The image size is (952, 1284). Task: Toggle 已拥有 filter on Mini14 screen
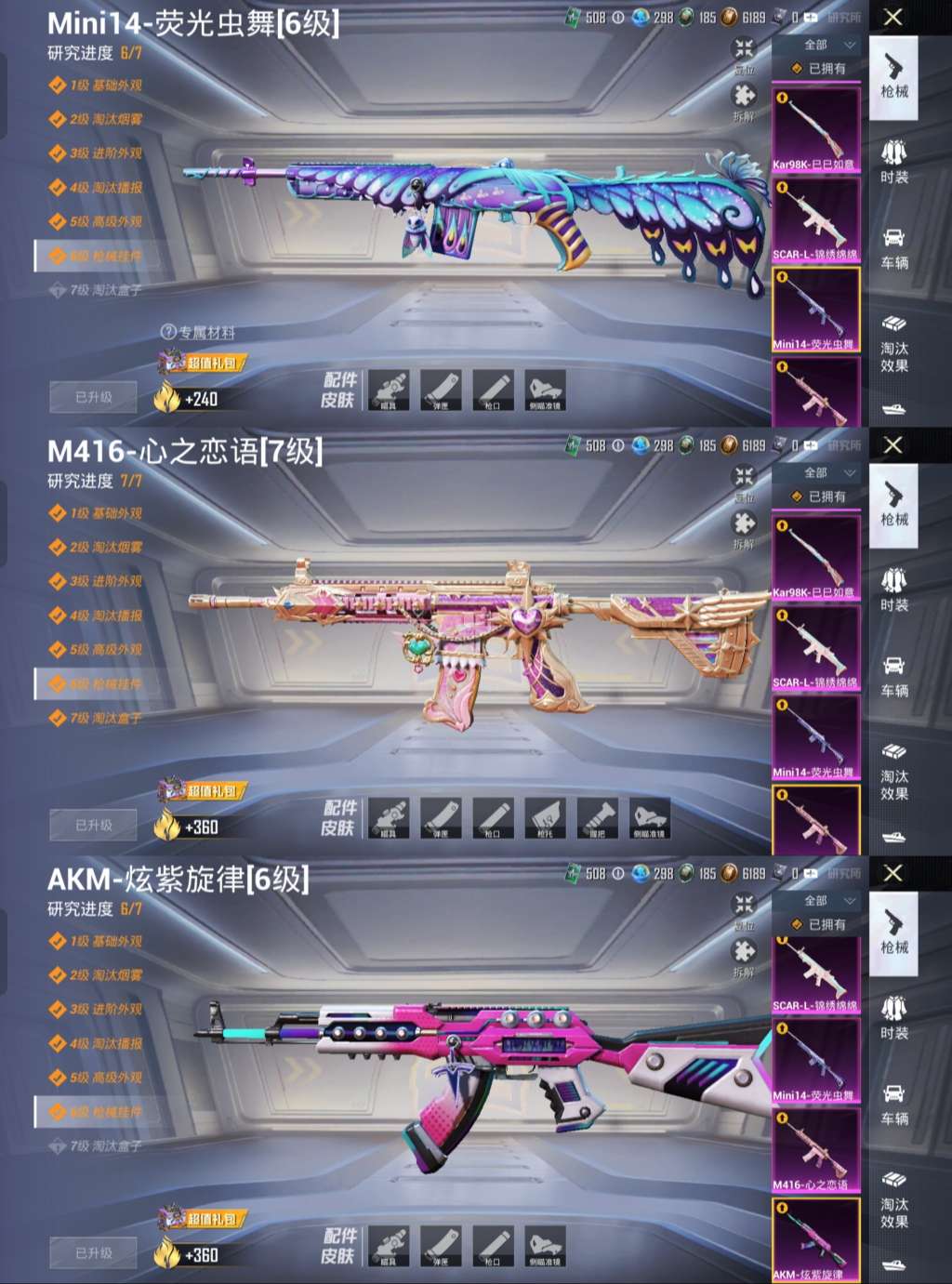tap(817, 69)
